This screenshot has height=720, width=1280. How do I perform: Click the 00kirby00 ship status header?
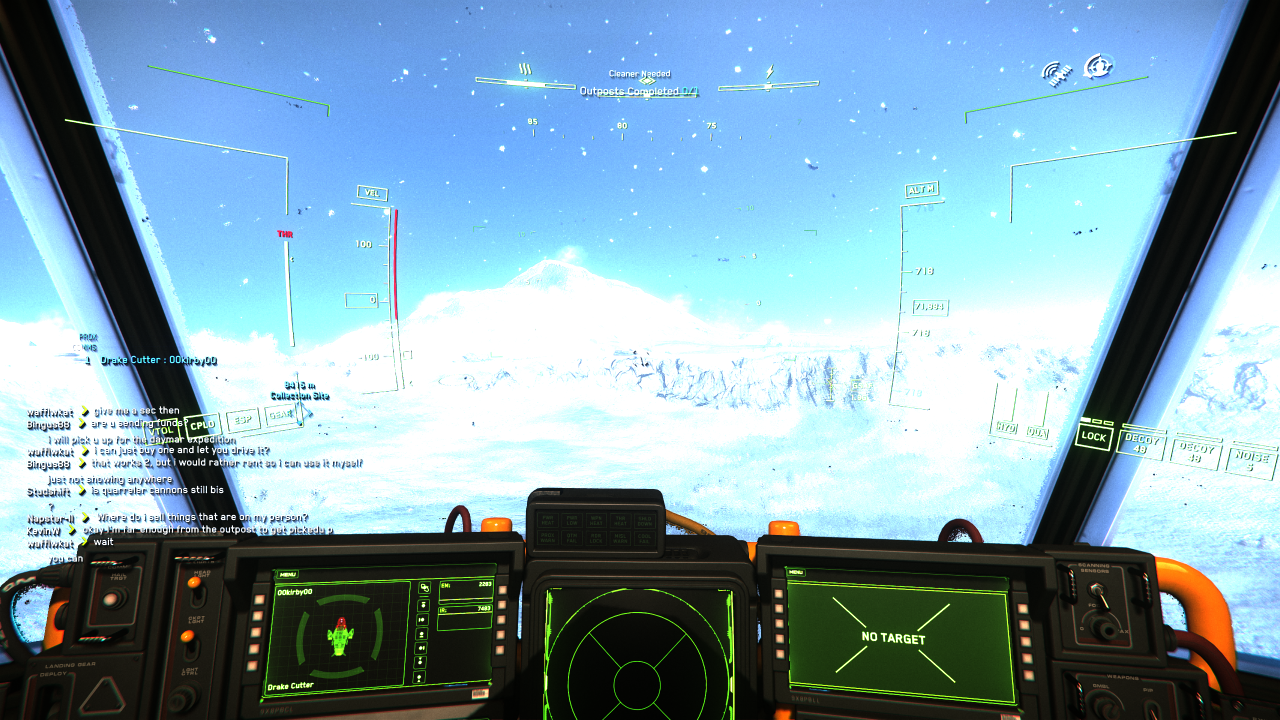pyautogui.click(x=294, y=591)
